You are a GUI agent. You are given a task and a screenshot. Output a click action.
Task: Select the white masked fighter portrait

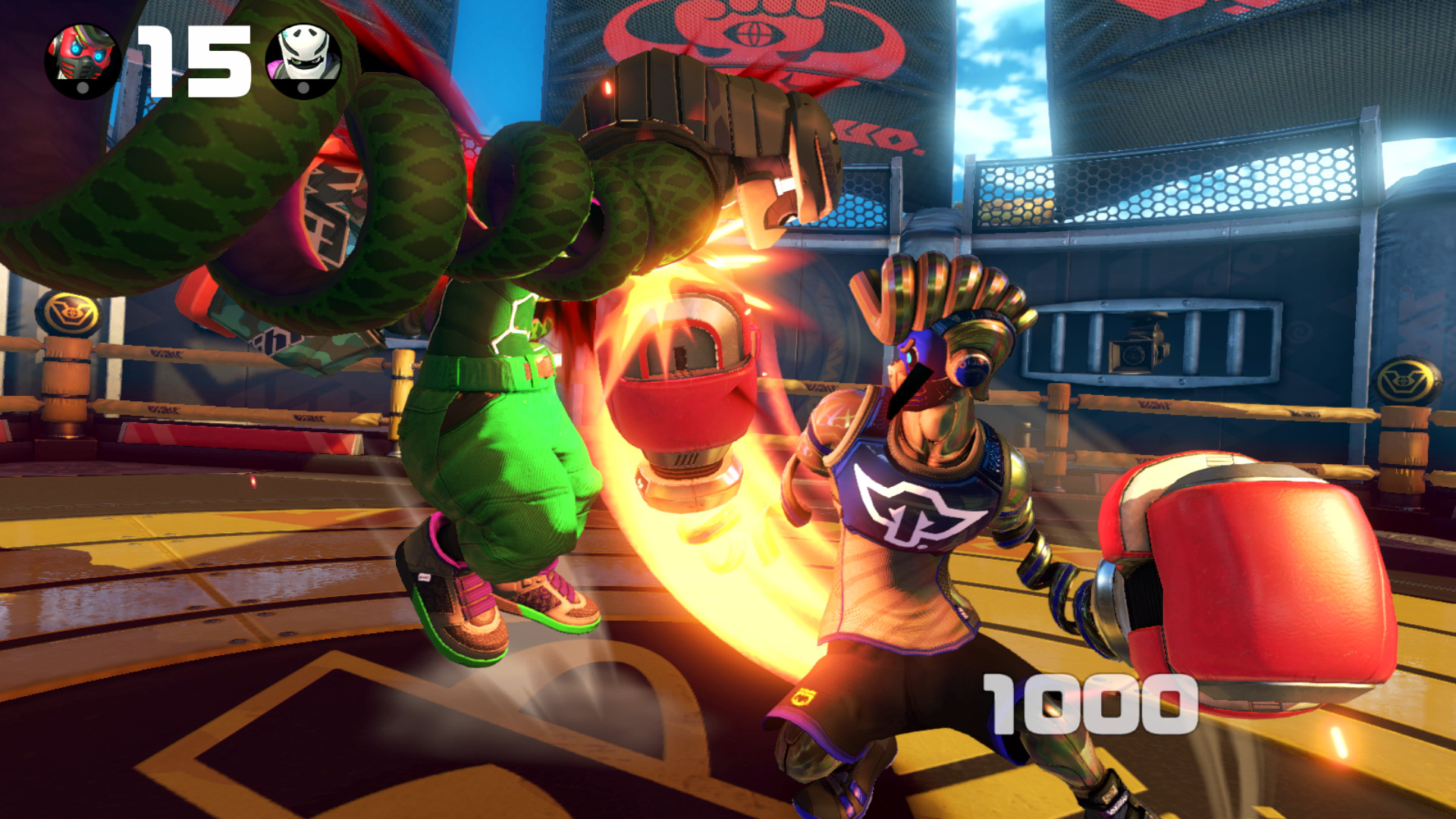(303, 59)
